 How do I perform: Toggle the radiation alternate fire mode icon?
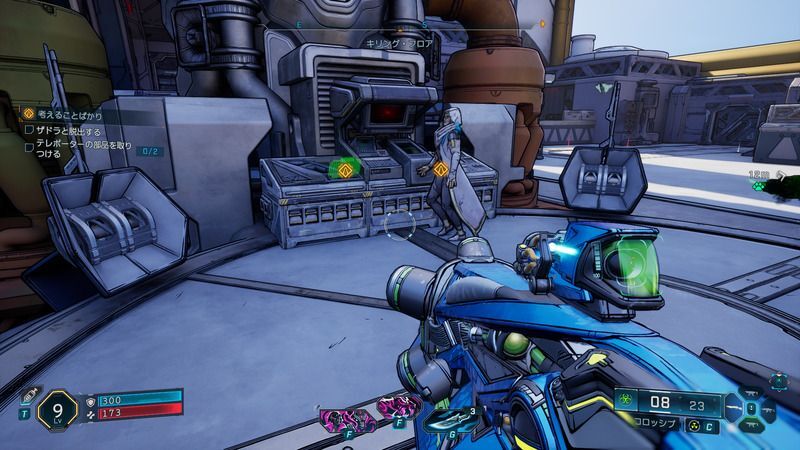coord(696,424)
